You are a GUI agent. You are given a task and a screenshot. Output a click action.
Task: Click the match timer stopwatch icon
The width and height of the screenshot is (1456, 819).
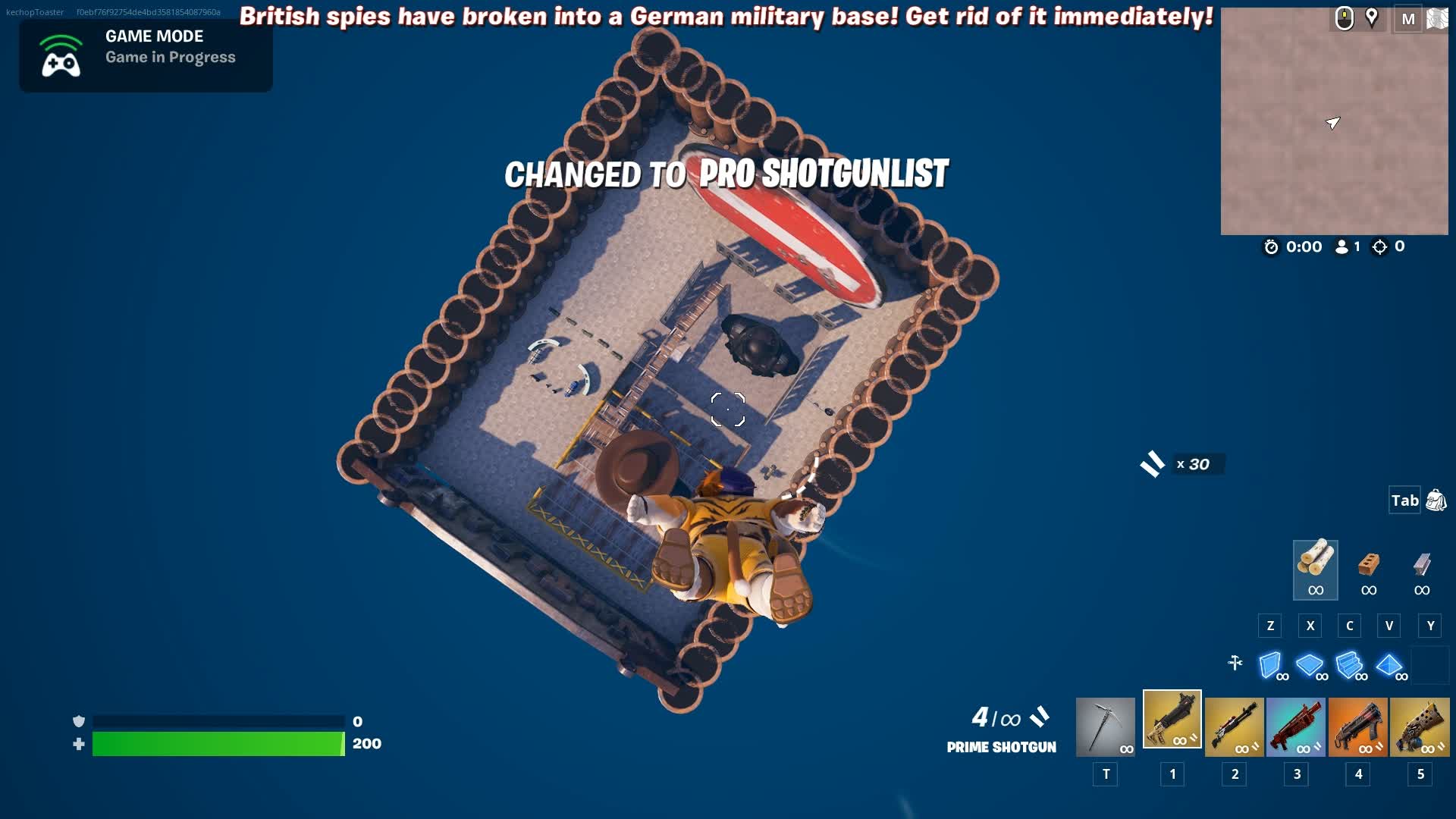click(1272, 246)
